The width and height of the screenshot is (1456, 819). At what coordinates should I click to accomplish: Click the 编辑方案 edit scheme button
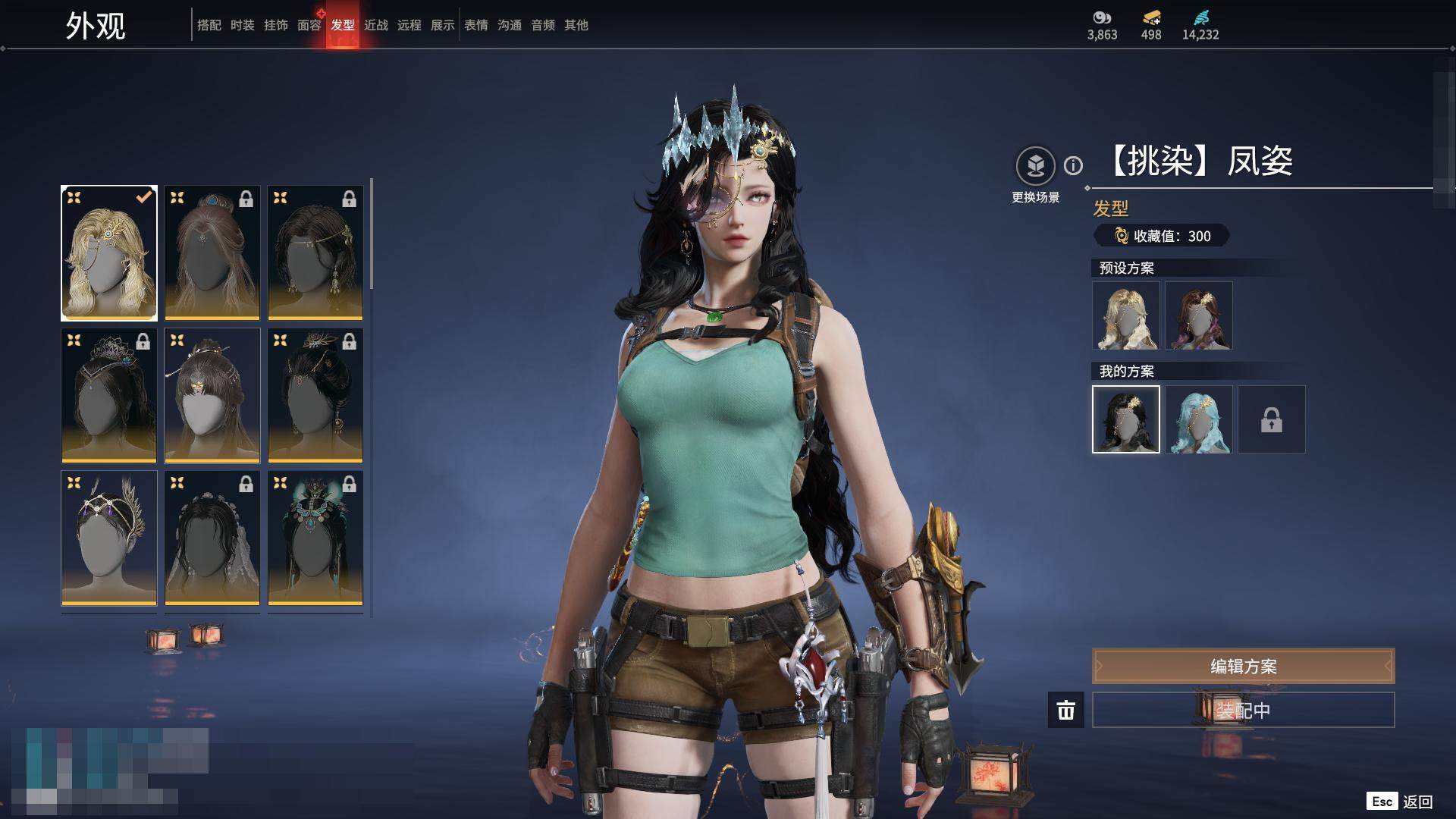point(1243,666)
